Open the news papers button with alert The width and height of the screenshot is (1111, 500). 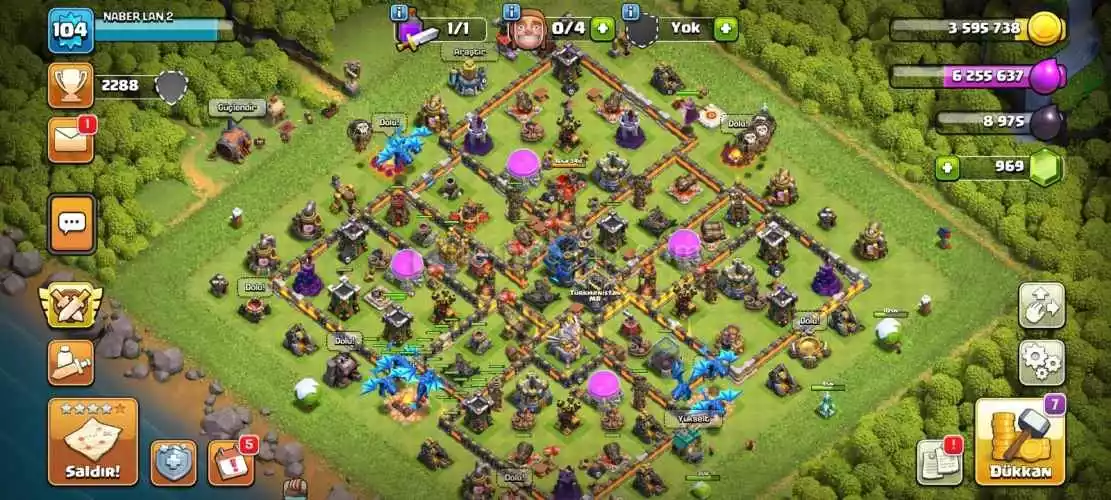939,460
